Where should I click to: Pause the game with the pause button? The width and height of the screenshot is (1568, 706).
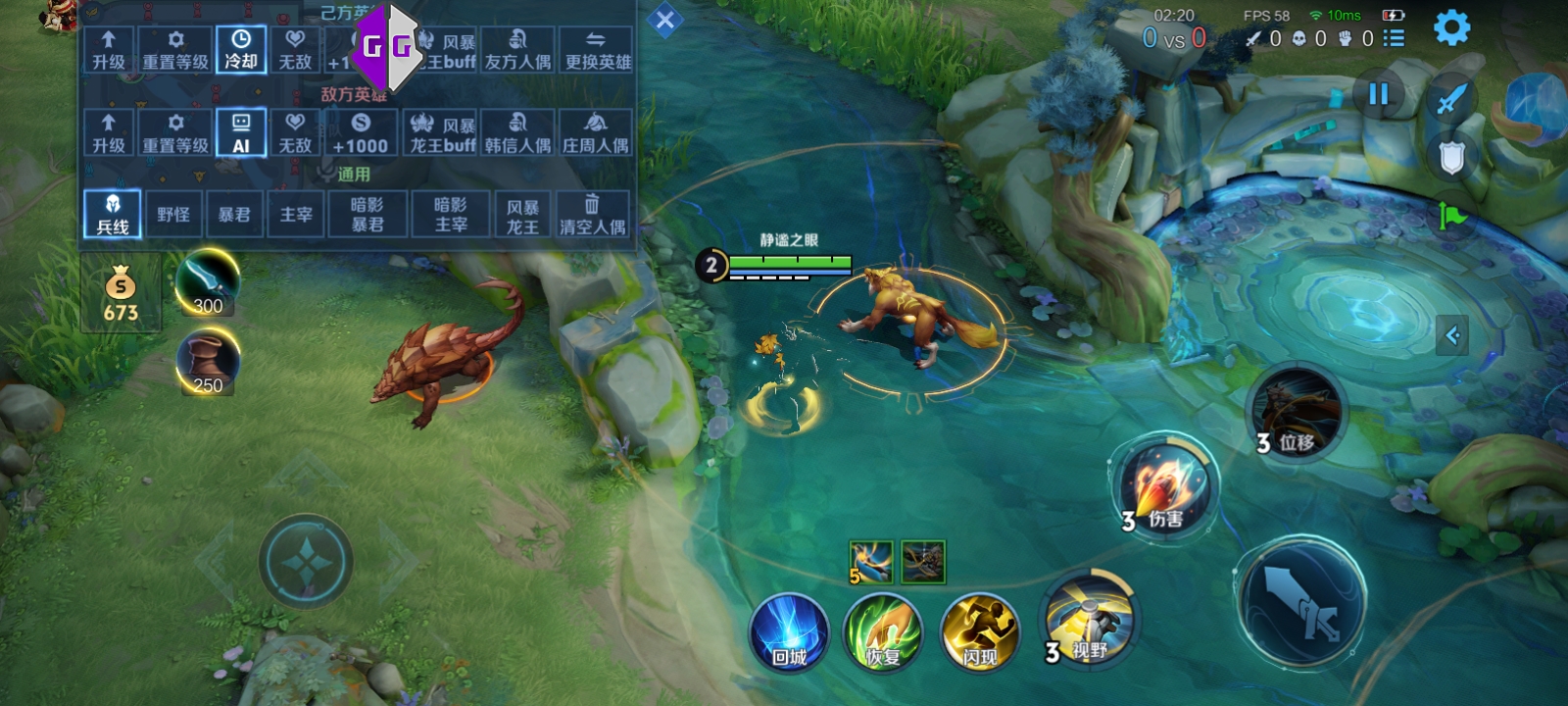point(1378,94)
